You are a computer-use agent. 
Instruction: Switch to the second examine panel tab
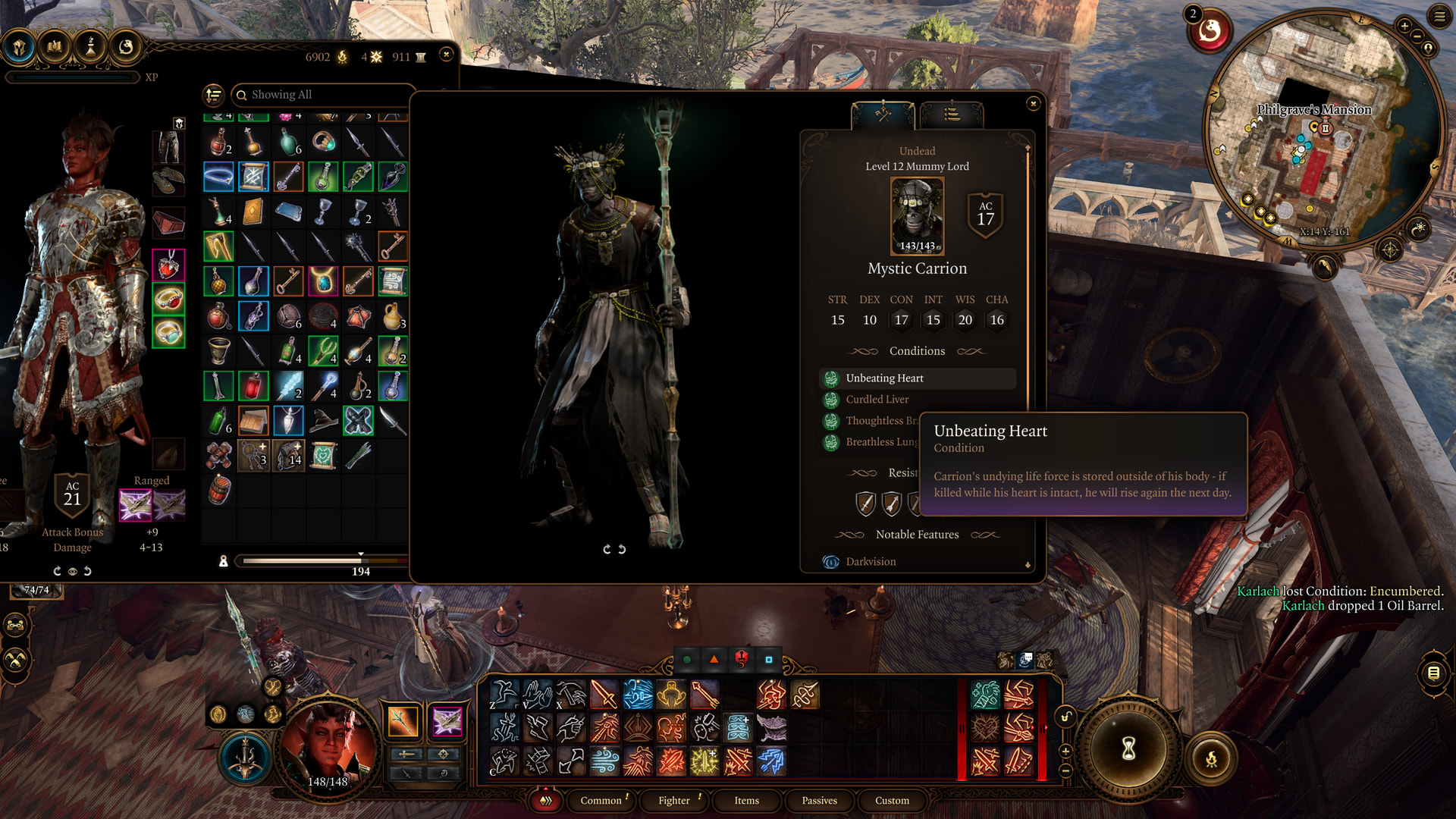pos(952,115)
